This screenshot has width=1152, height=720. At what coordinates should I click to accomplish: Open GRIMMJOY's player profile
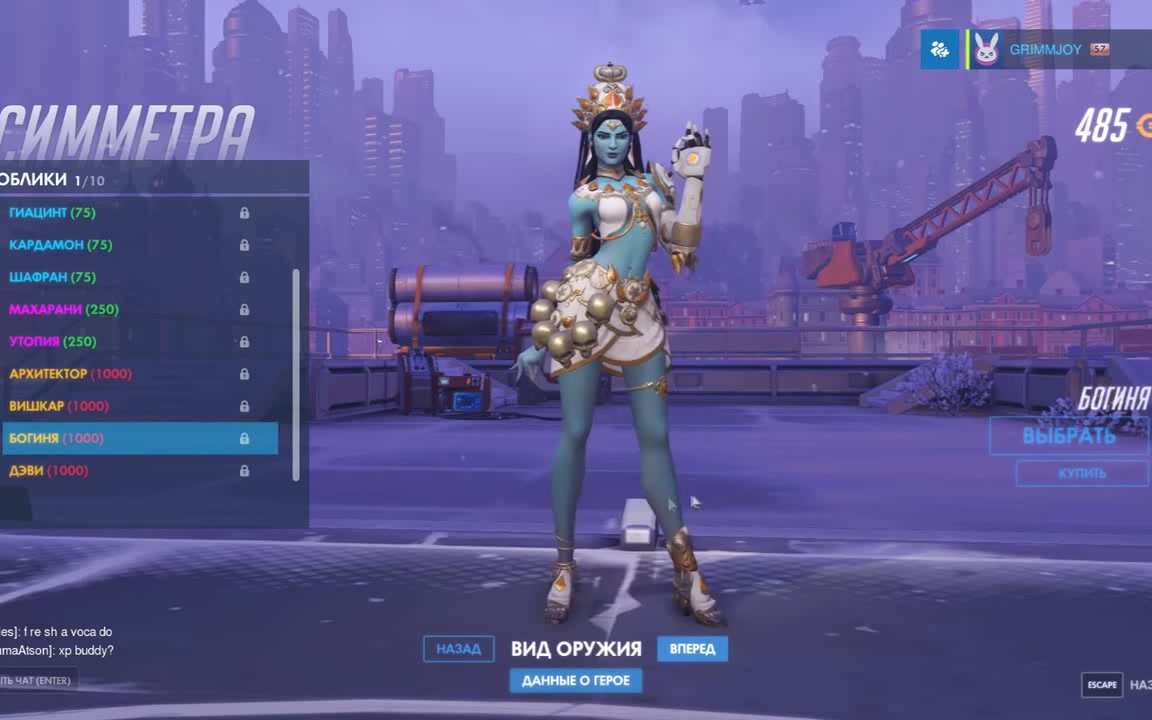coord(1045,49)
